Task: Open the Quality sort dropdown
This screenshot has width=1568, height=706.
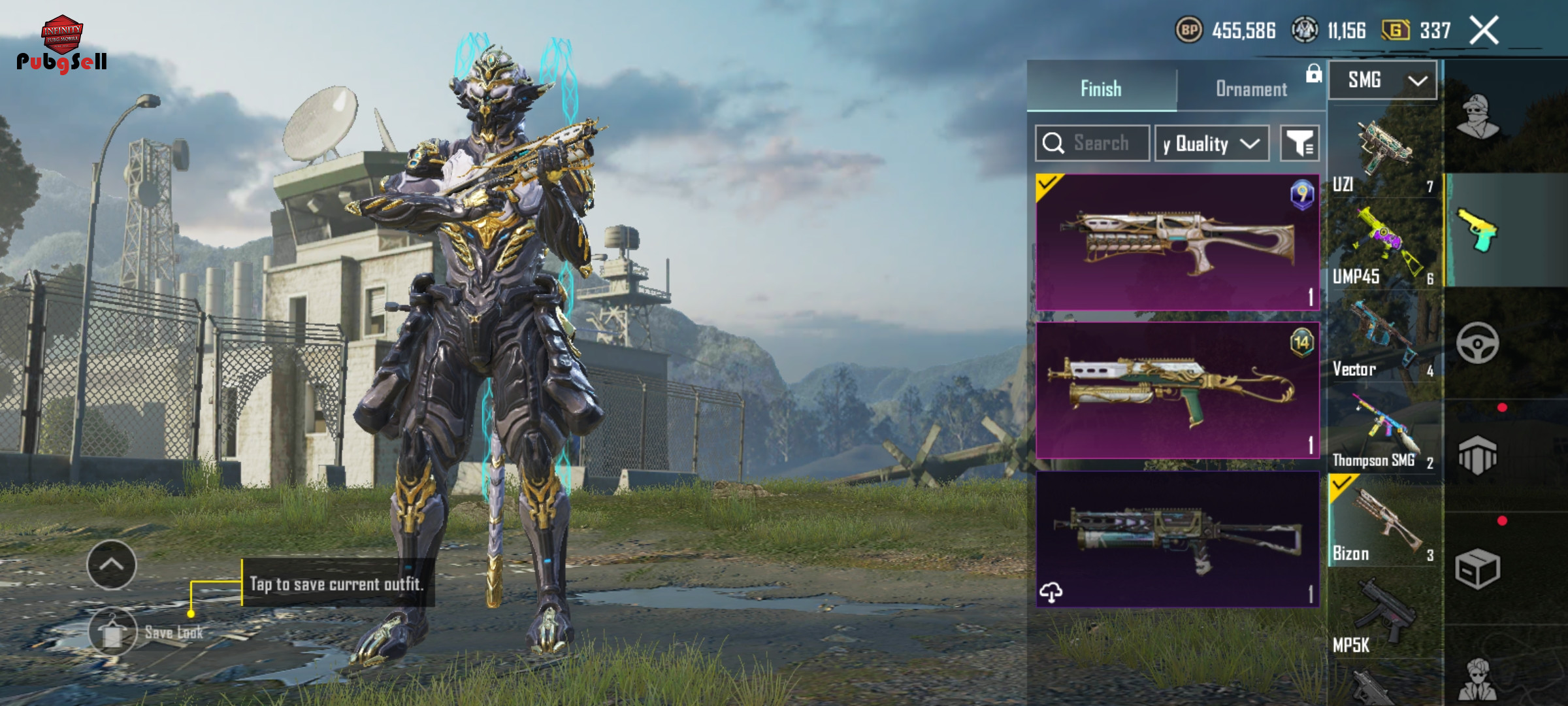Action: pyautogui.click(x=1212, y=143)
